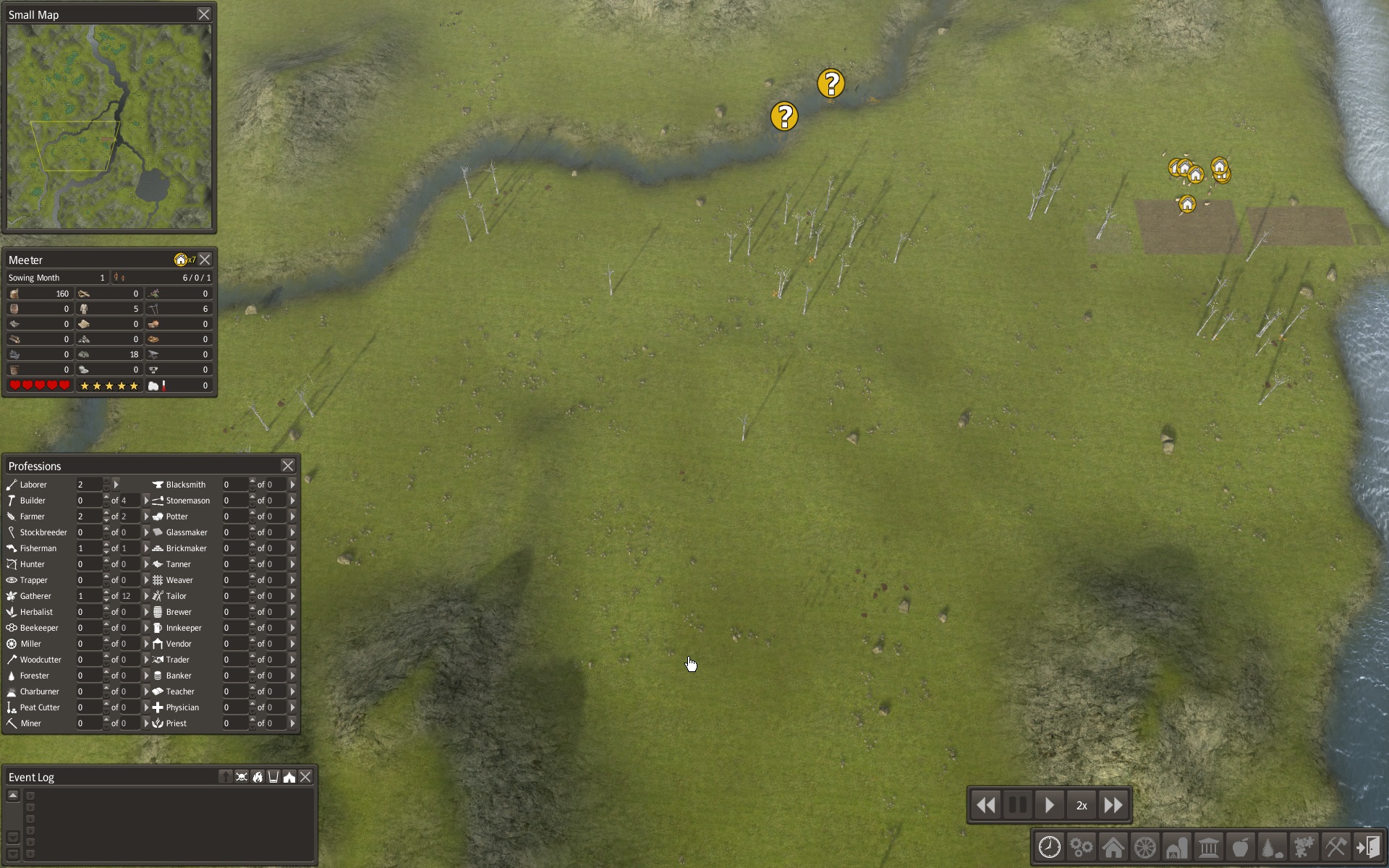Click on the small map overview
1389x868 pixels.
pos(109,127)
